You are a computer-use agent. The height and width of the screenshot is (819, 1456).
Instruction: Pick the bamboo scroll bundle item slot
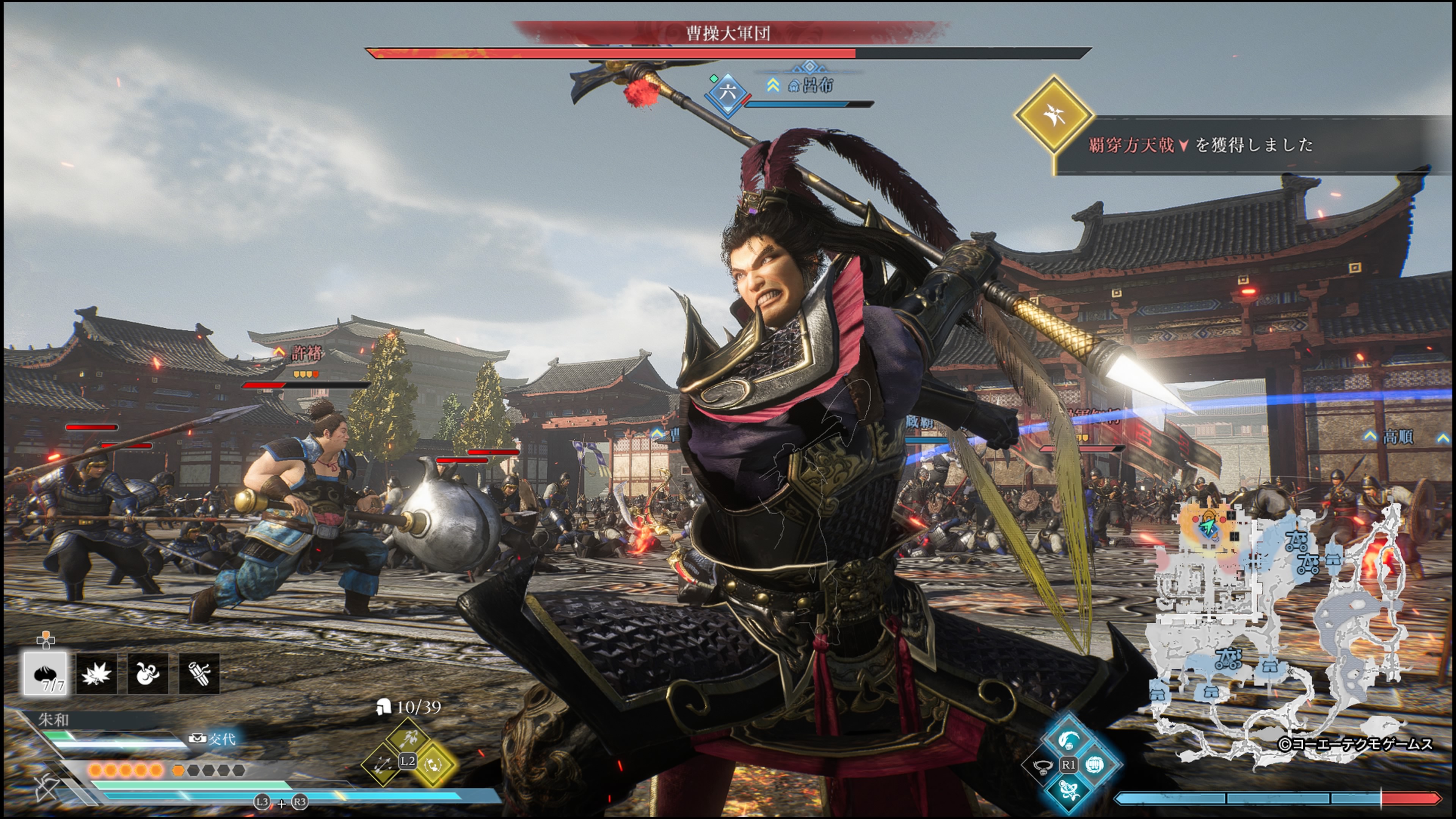click(x=199, y=673)
